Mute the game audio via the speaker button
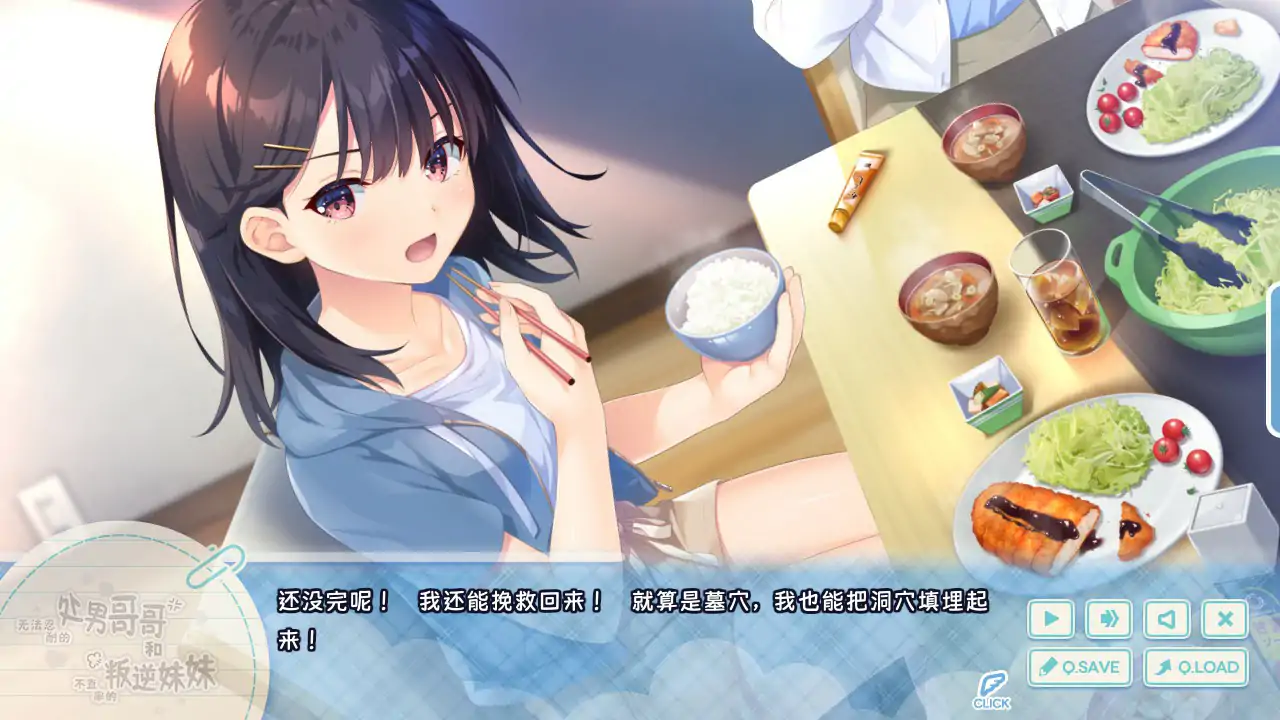Viewport: 1280px width, 720px height. pyautogui.click(x=1166, y=618)
